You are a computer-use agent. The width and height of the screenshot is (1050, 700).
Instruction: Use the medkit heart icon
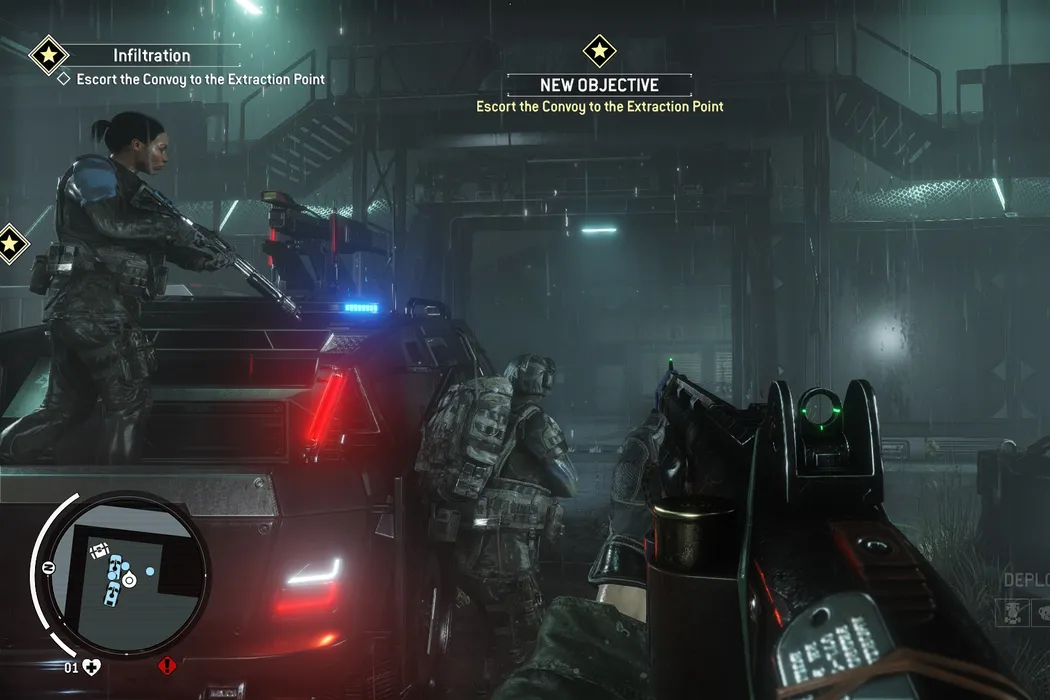pos(93,666)
